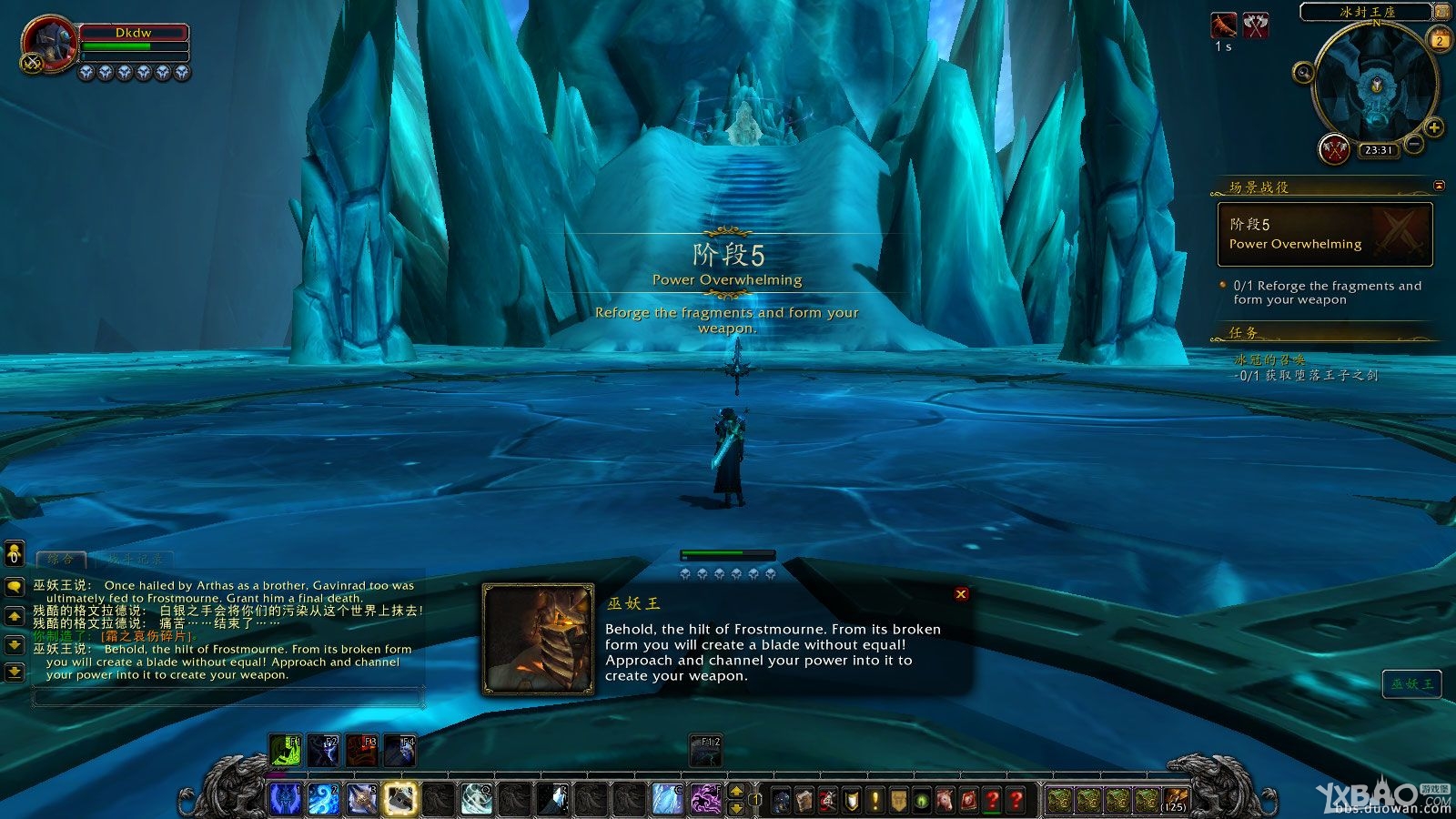The width and height of the screenshot is (1456, 819).
Task: Close the Lich King dialogue popup
Action: pyautogui.click(x=961, y=594)
